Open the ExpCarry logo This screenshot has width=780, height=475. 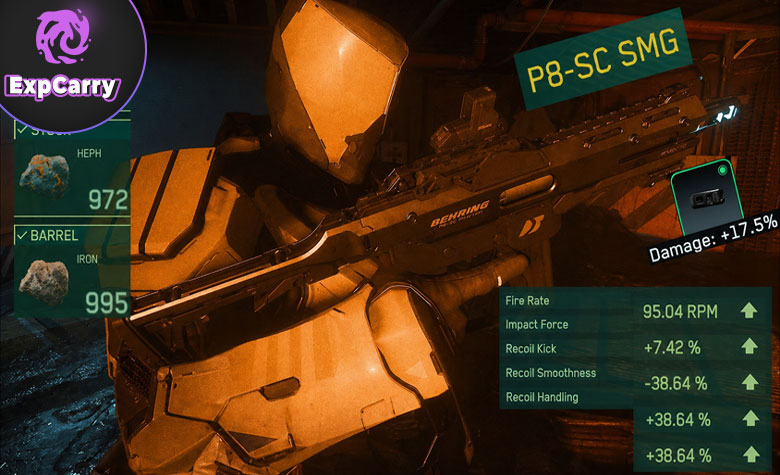(62, 58)
